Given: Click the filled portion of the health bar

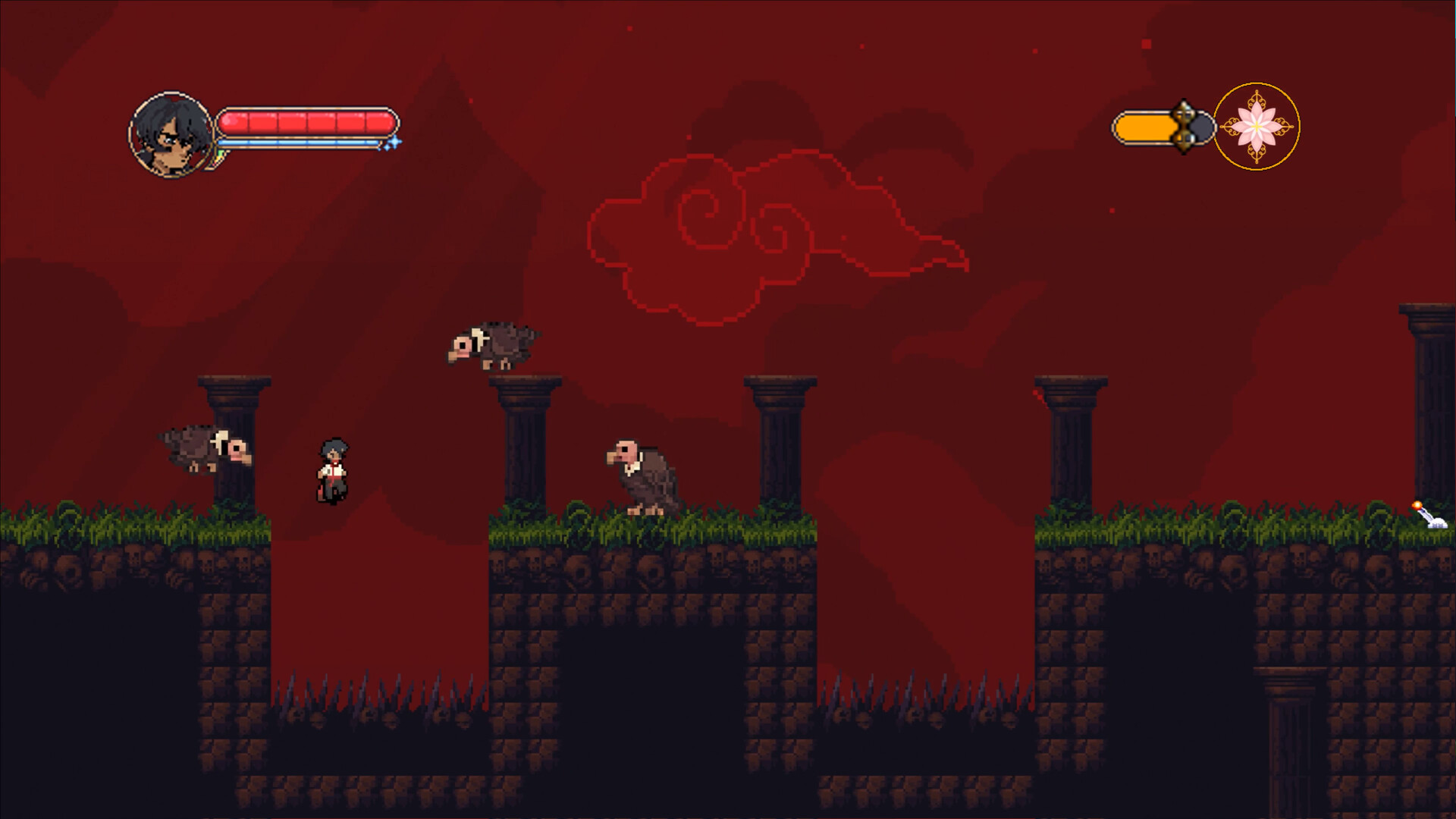Looking at the screenshot, I should pyautogui.click(x=303, y=121).
